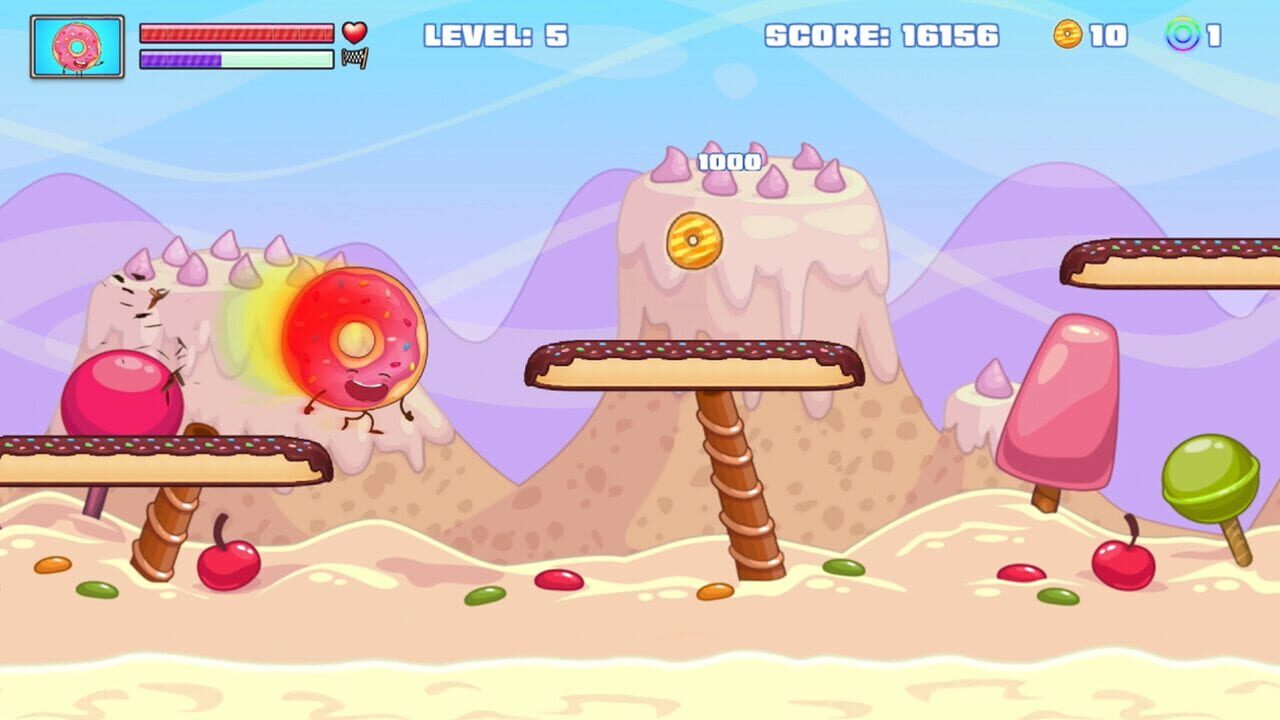Click the SCORE: 16156 display
1280x720 pixels.
tap(880, 35)
